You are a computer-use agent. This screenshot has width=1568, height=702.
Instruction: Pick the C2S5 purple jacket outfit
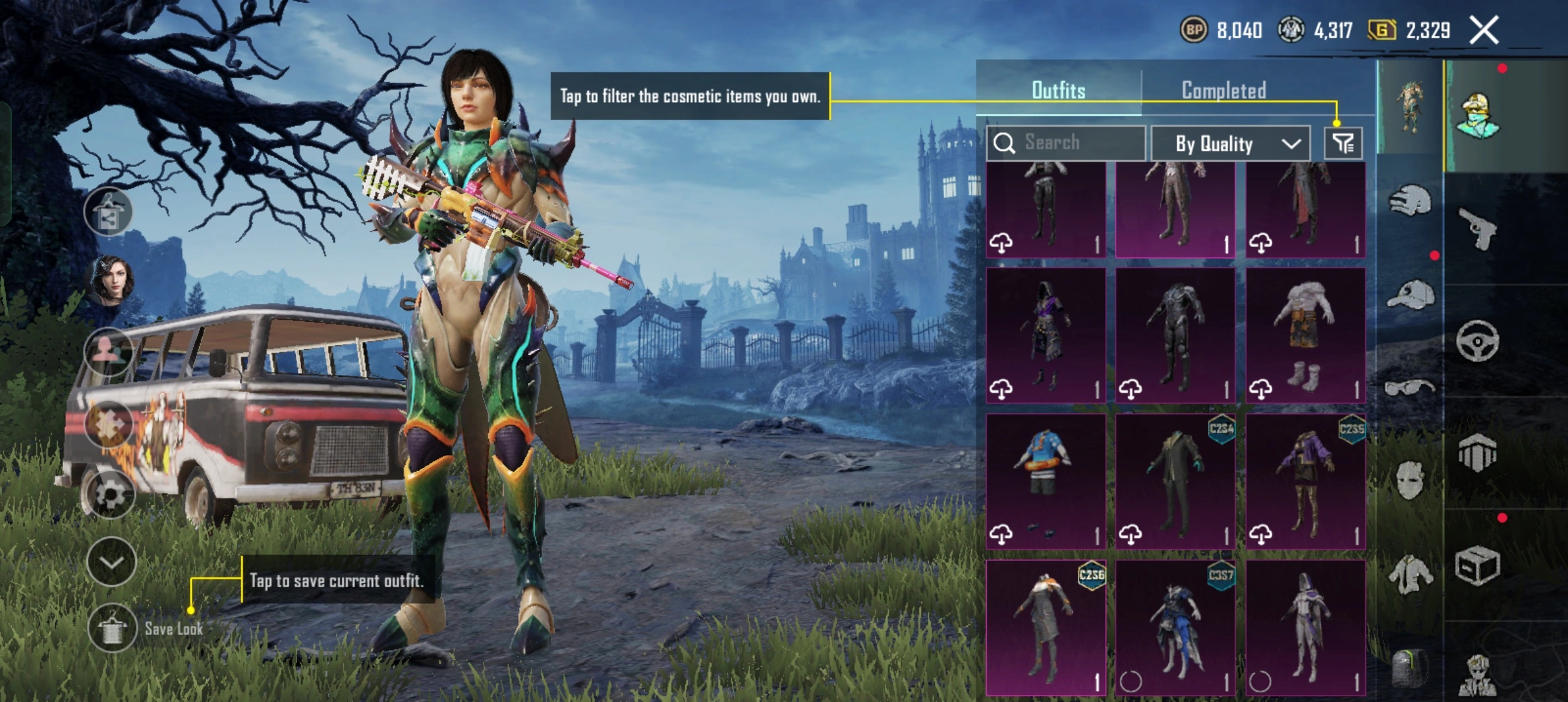(1305, 481)
